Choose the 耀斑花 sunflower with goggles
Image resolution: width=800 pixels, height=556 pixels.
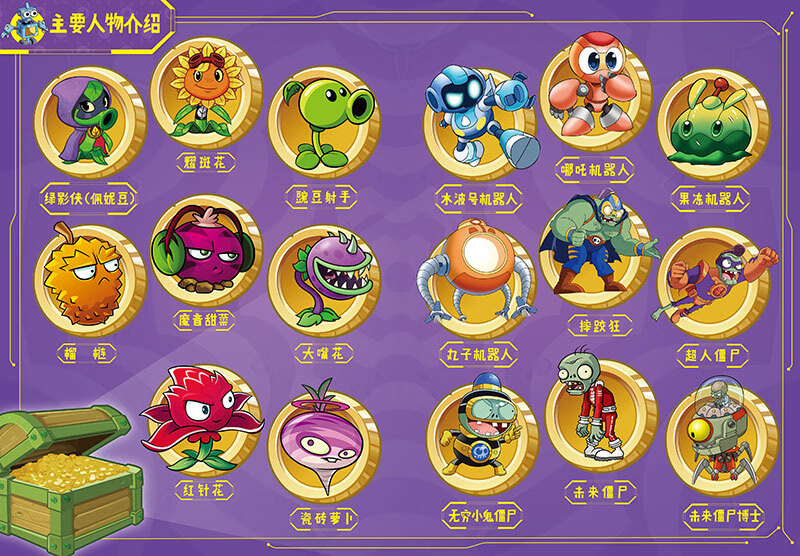coord(206,92)
